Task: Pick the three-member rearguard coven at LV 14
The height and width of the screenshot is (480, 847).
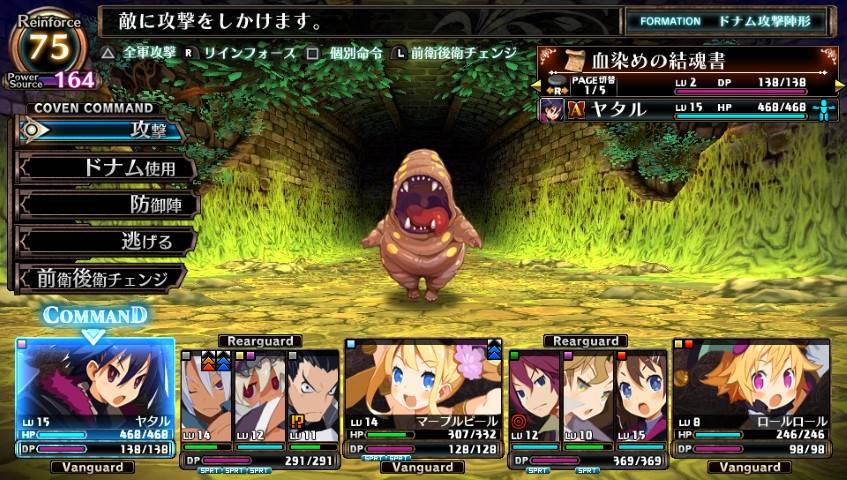Action: pyautogui.click(x=258, y=405)
